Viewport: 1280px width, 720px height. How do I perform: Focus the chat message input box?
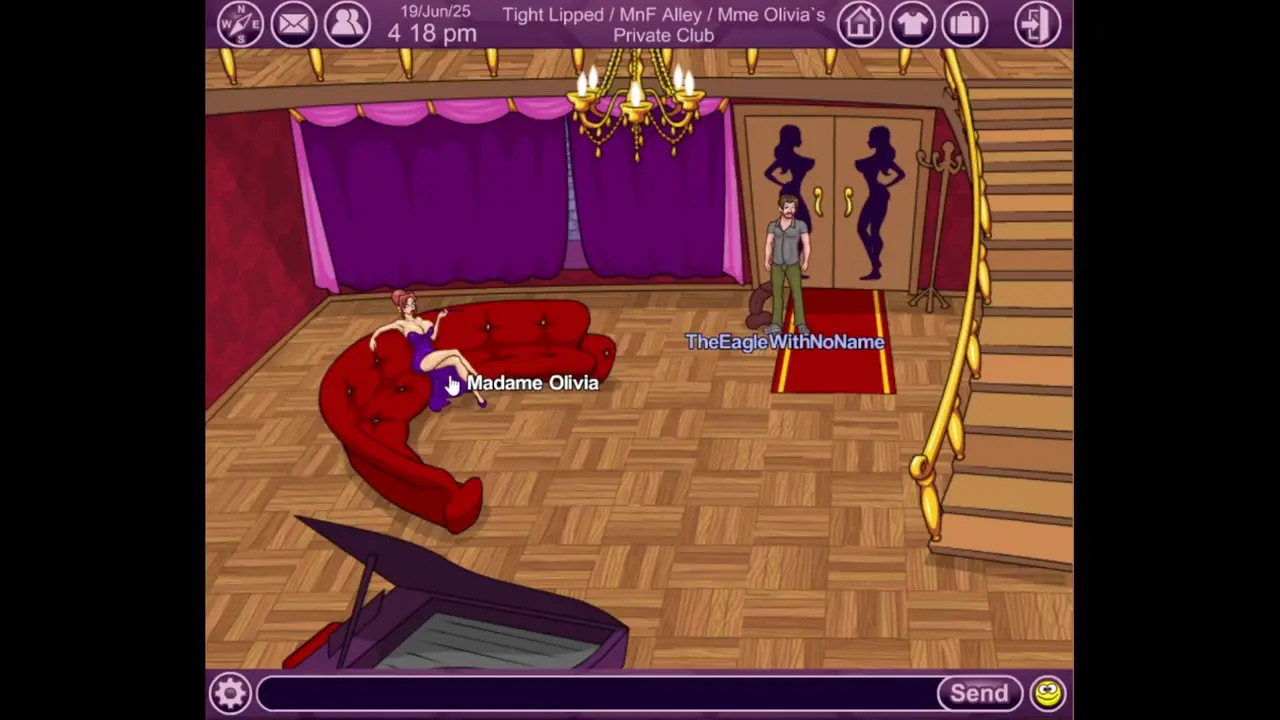point(596,693)
